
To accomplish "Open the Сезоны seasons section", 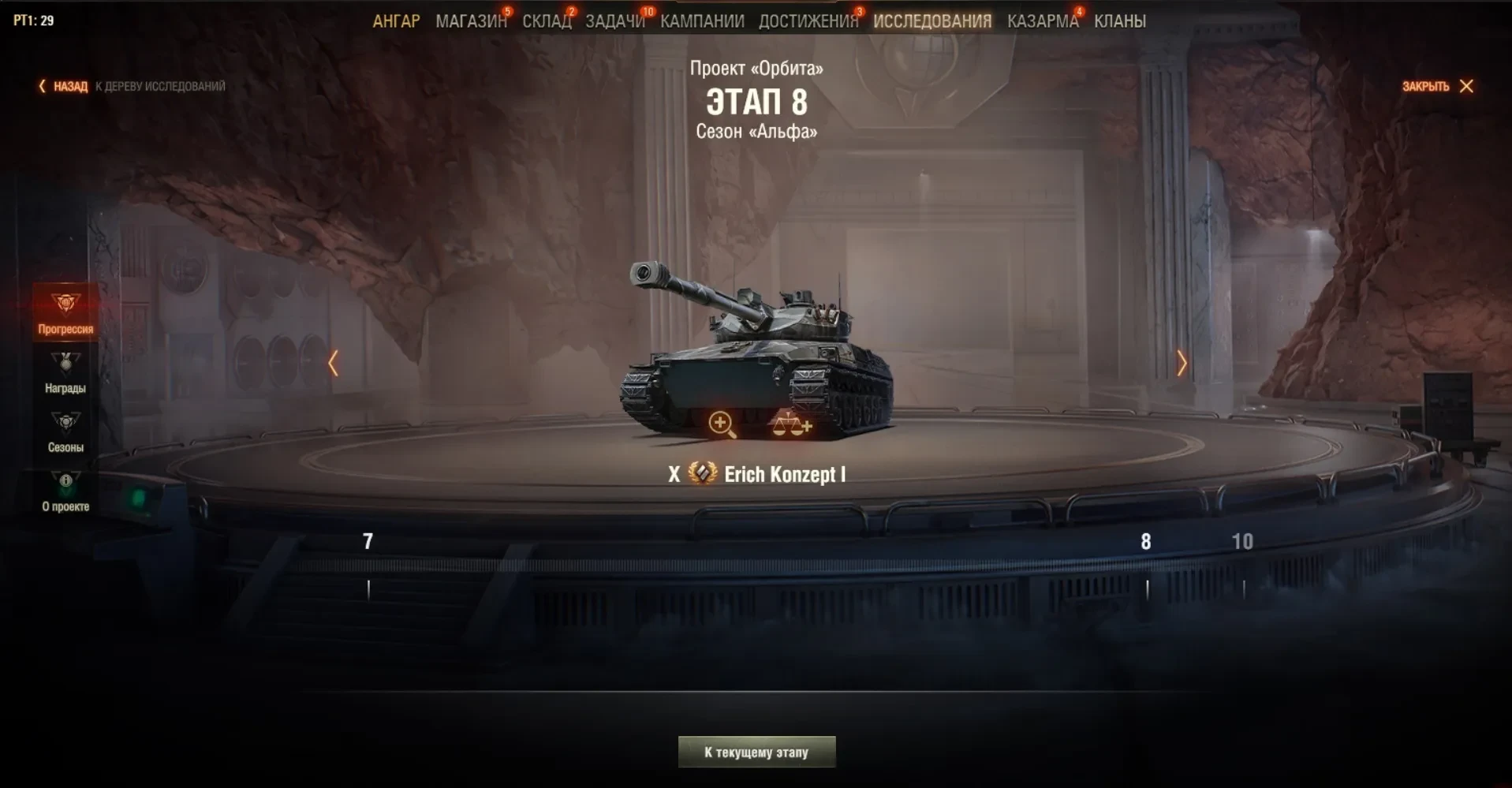I will [x=65, y=431].
